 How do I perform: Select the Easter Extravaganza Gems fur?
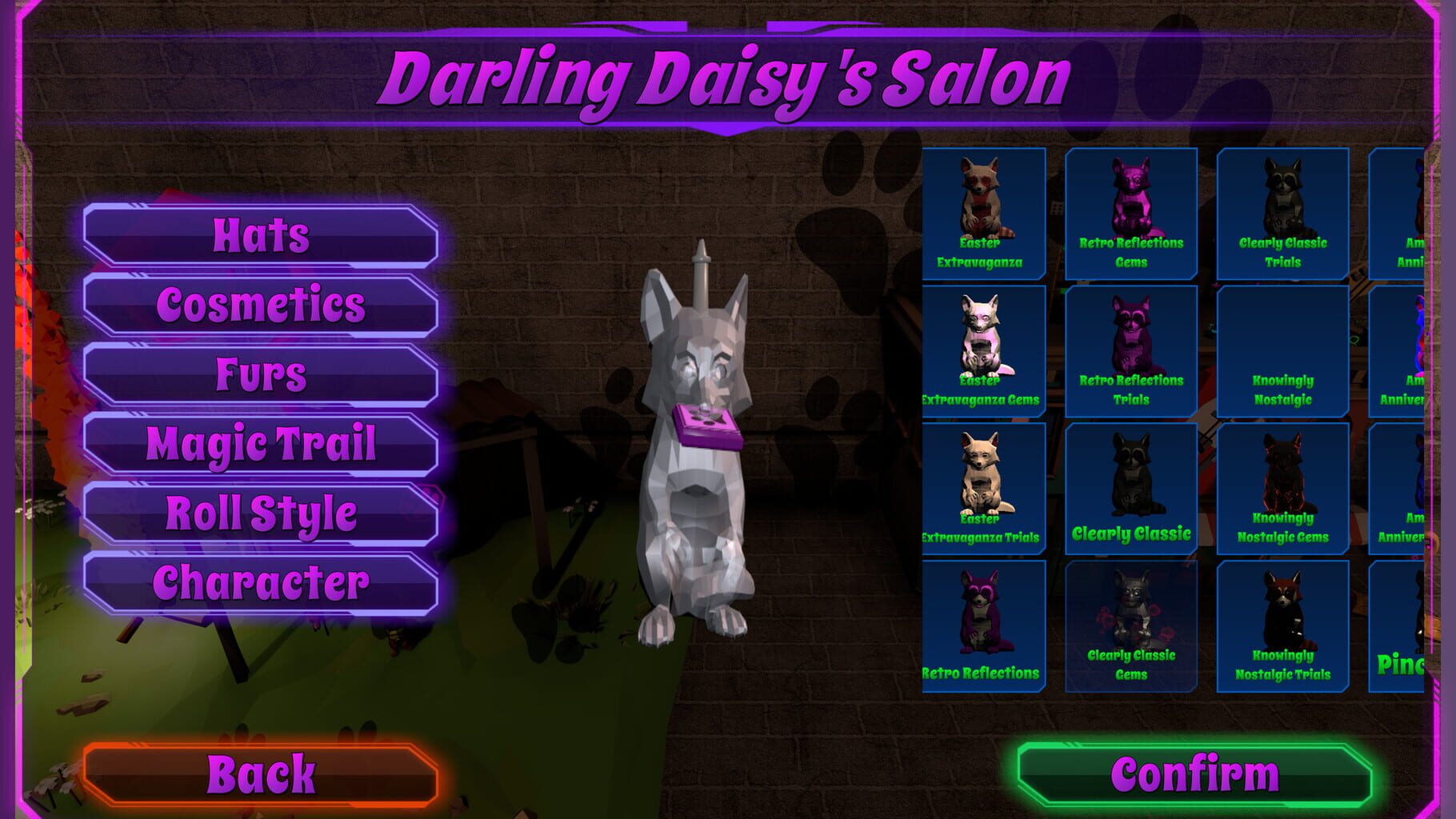pyautogui.click(x=986, y=350)
